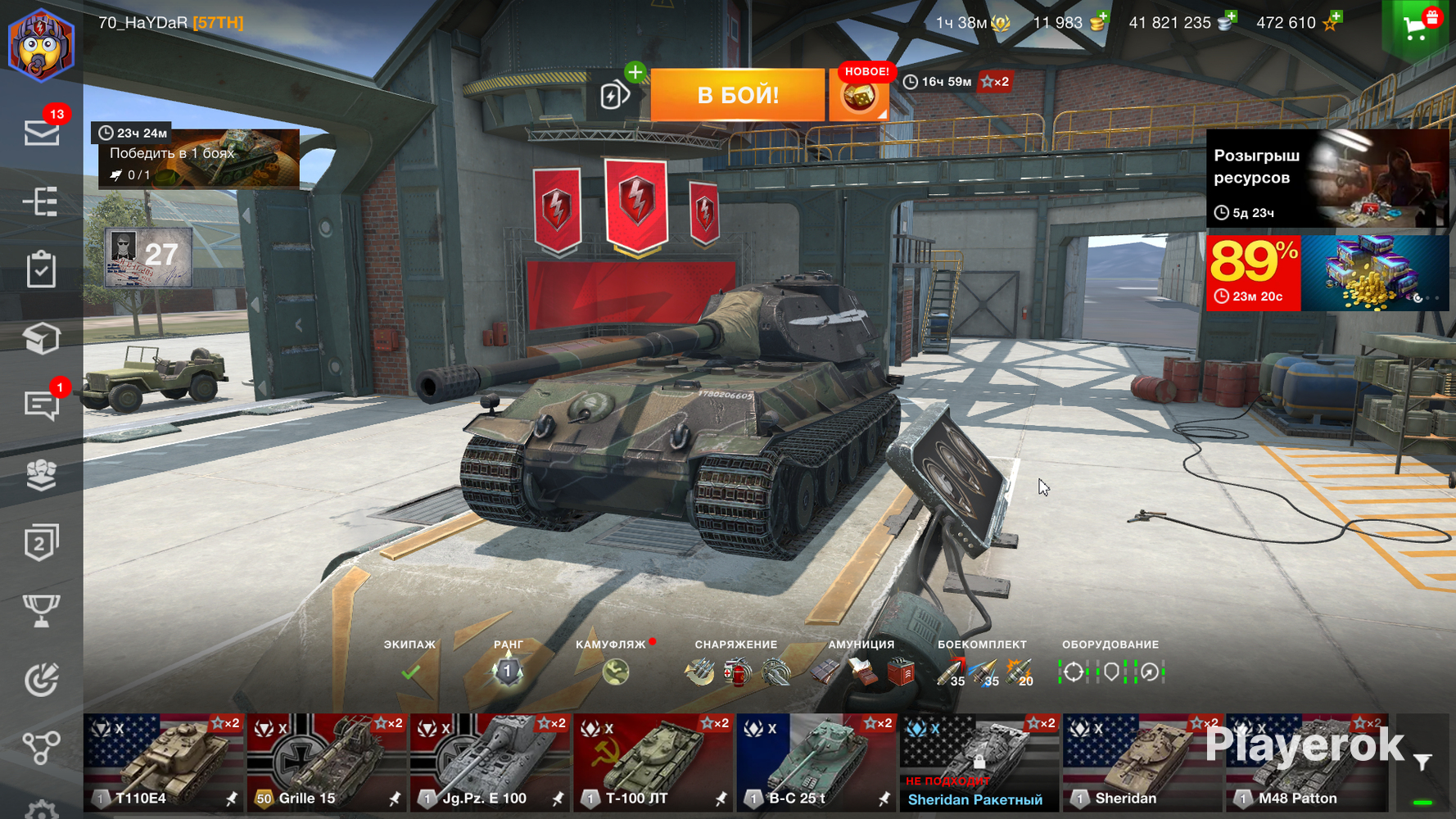Open the chat with 1 new message
The width and height of the screenshot is (1456, 819).
pos(41,405)
